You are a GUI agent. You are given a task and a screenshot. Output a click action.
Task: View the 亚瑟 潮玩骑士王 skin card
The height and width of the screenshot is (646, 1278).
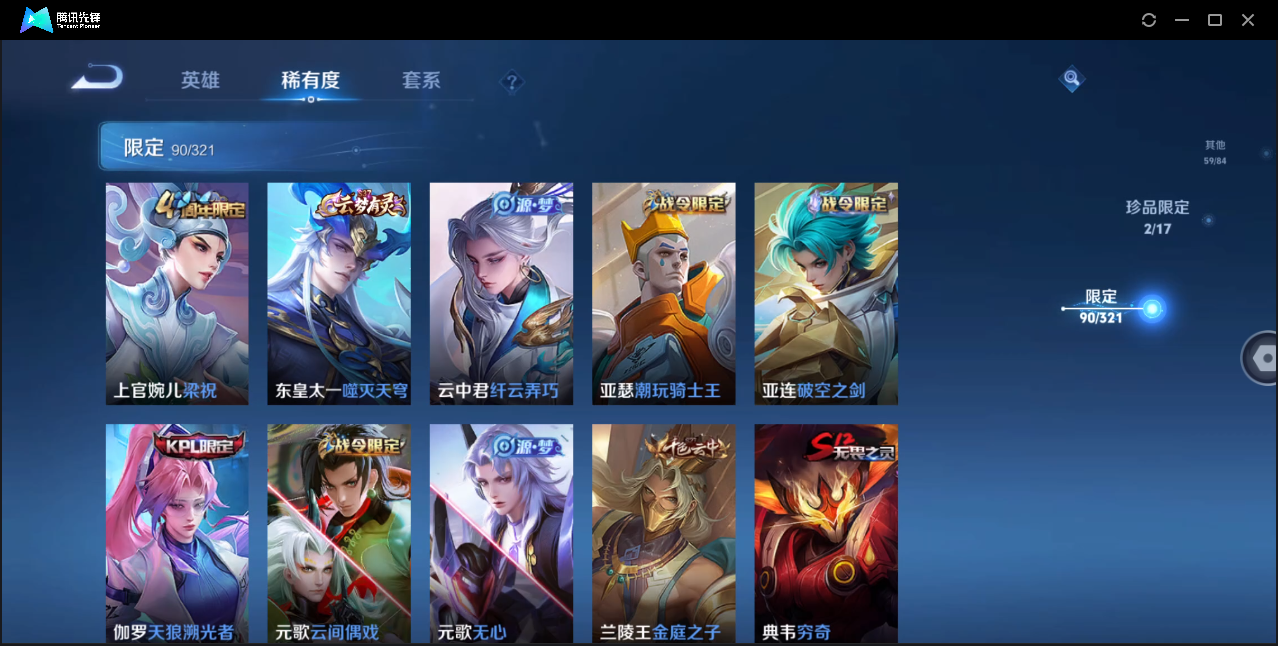coord(663,293)
